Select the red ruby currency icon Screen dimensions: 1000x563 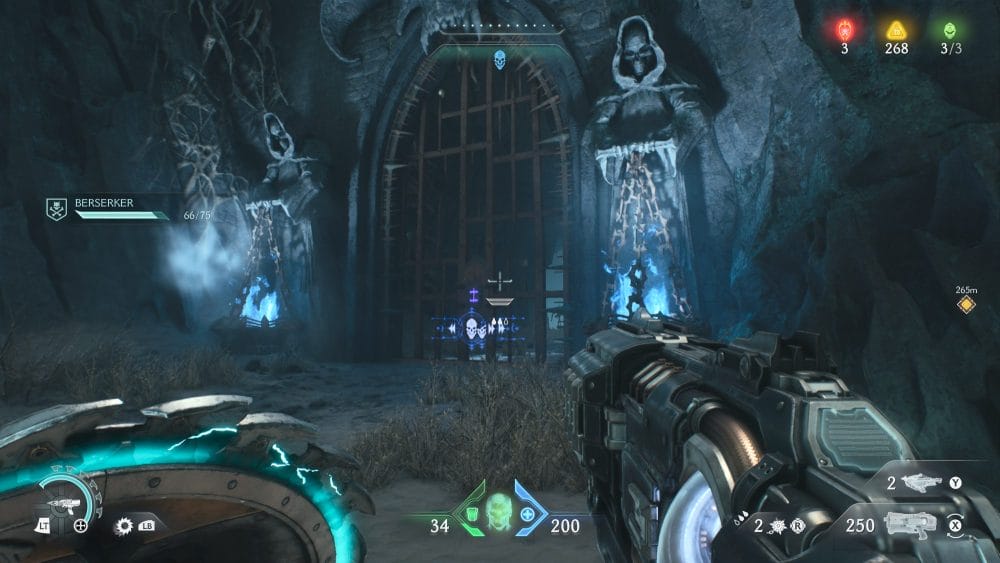coord(844,30)
